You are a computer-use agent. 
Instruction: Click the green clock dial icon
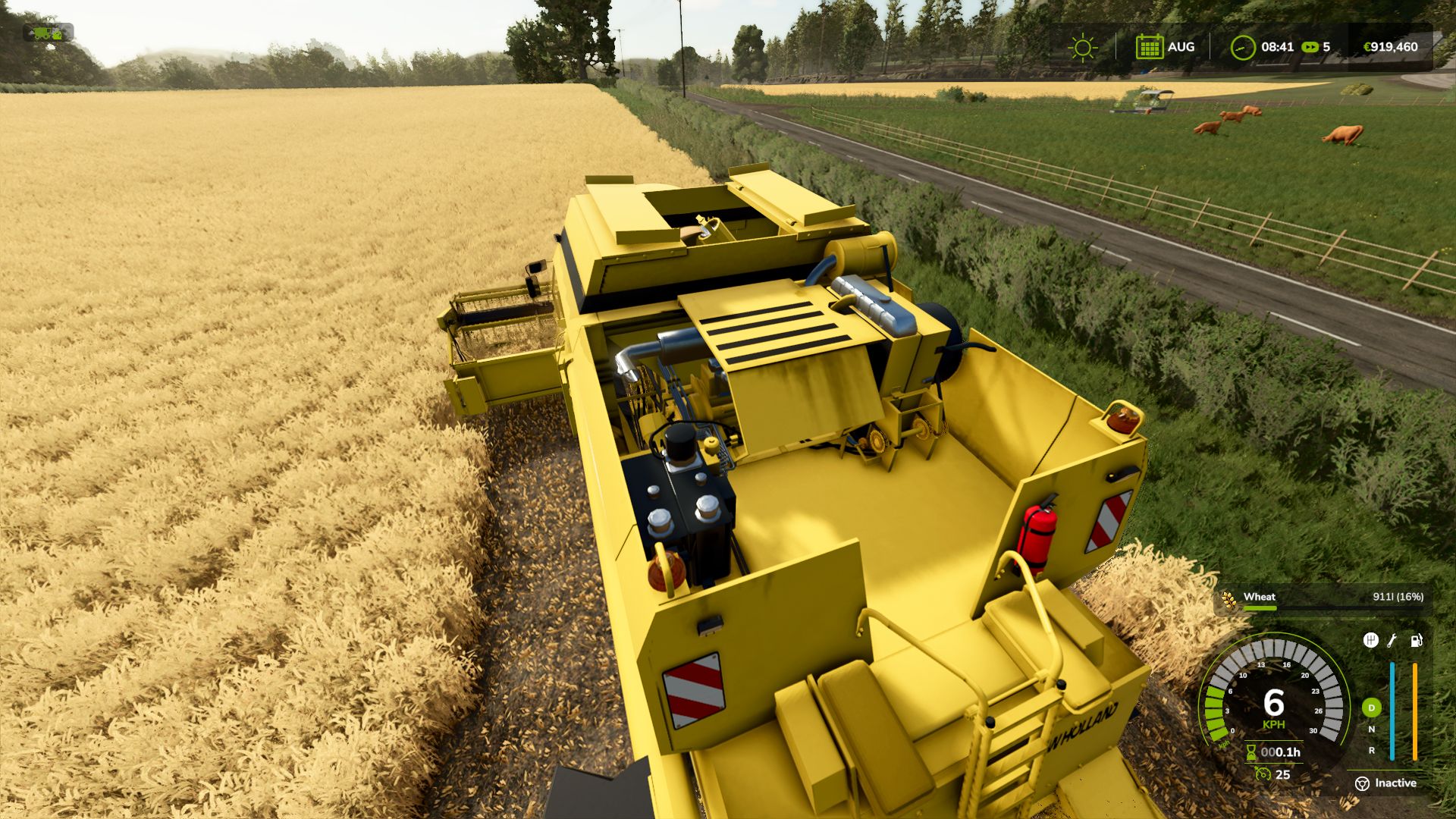click(x=1244, y=47)
